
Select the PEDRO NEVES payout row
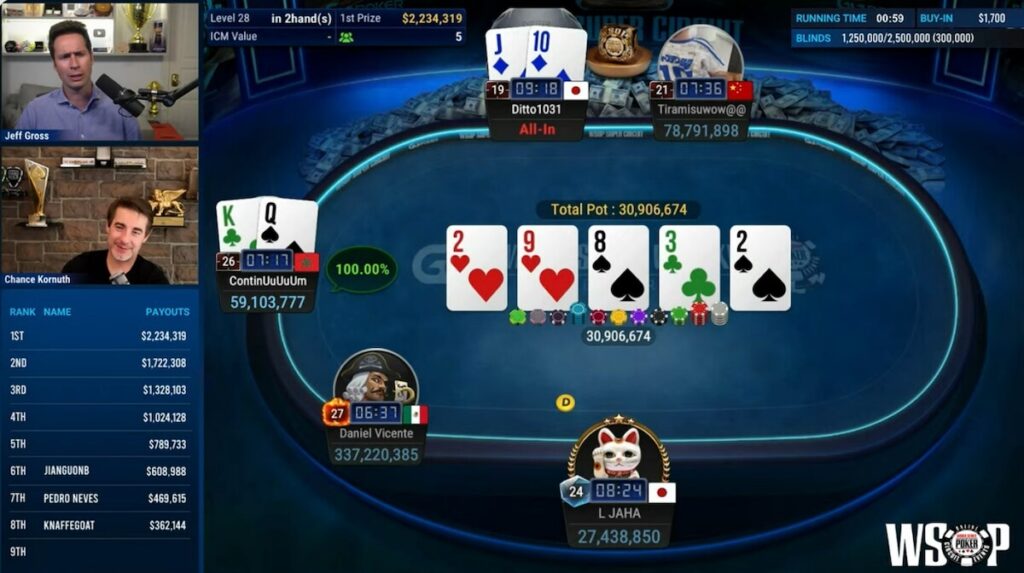coord(99,498)
